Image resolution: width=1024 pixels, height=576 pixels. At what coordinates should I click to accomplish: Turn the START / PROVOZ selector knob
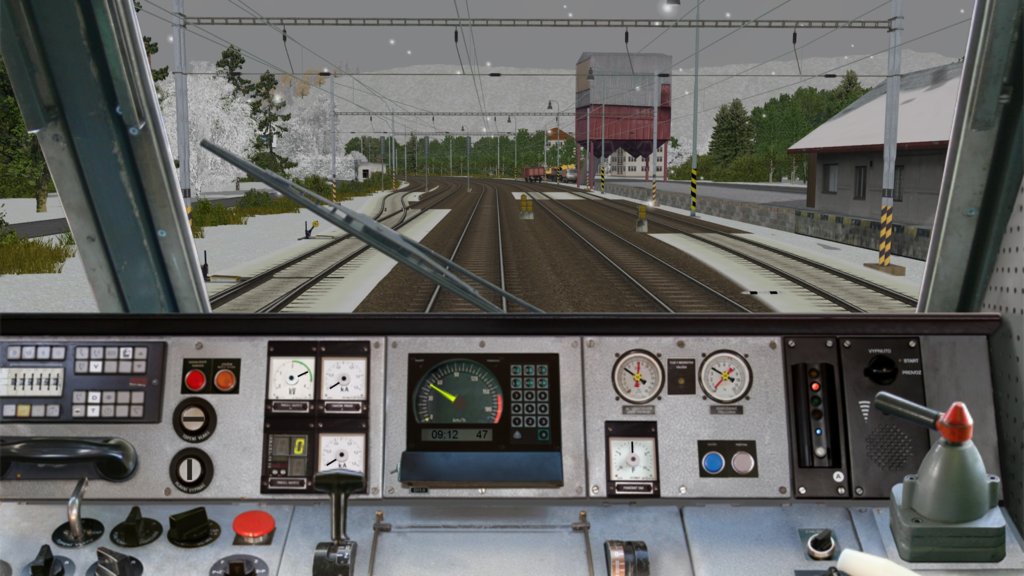[x=881, y=370]
